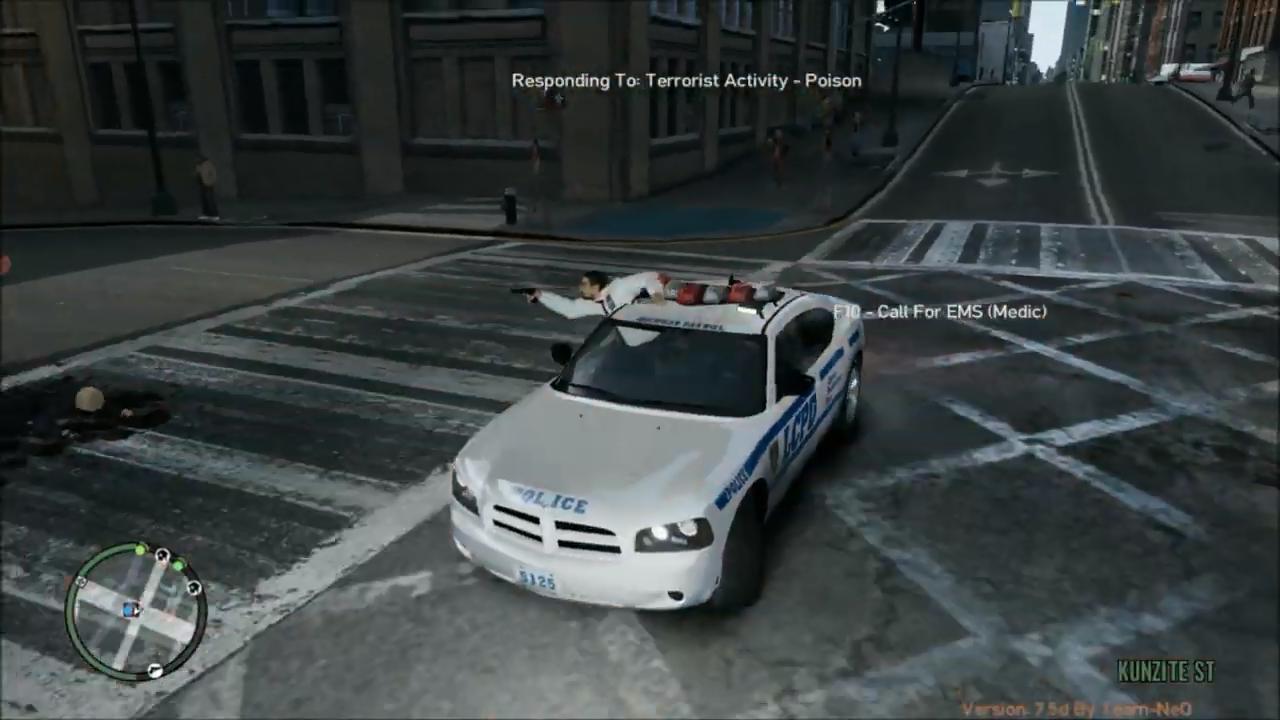Select the blue player marker on the minimap
This screenshot has height=720, width=1280.
[x=130, y=610]
